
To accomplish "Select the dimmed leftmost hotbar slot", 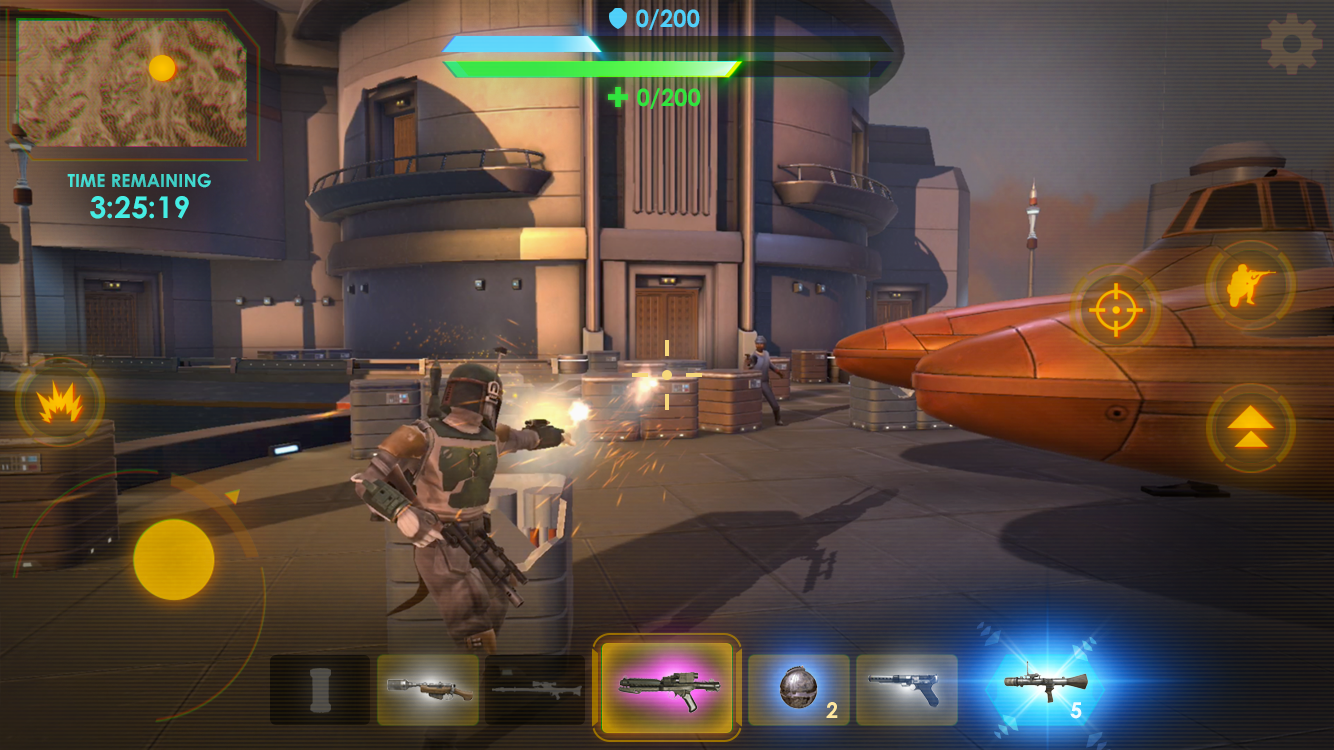I will (320, 689).
